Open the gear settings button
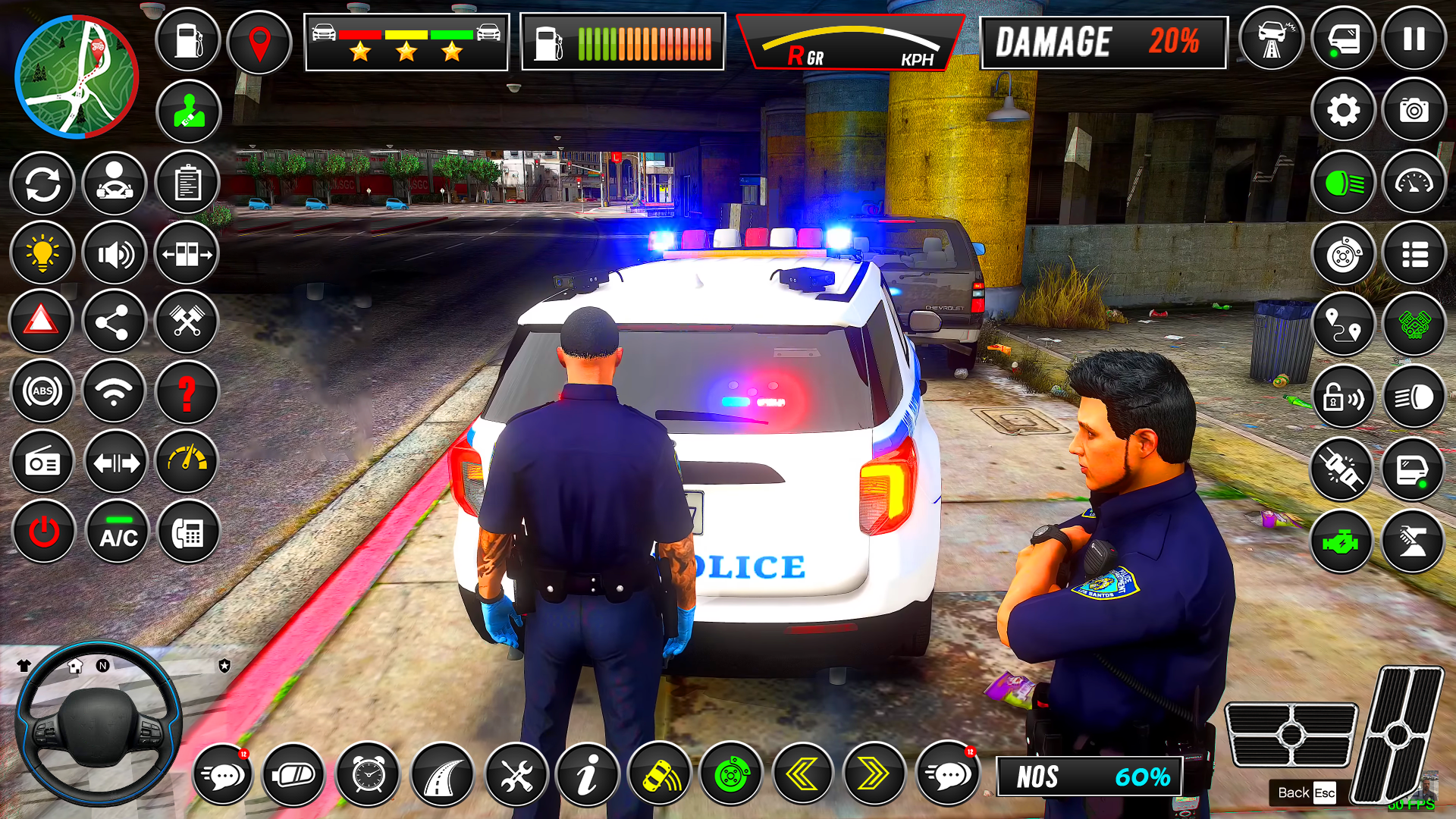Screen dimensions: 1456x819 pyautogui.click(x=1343, y=111)
